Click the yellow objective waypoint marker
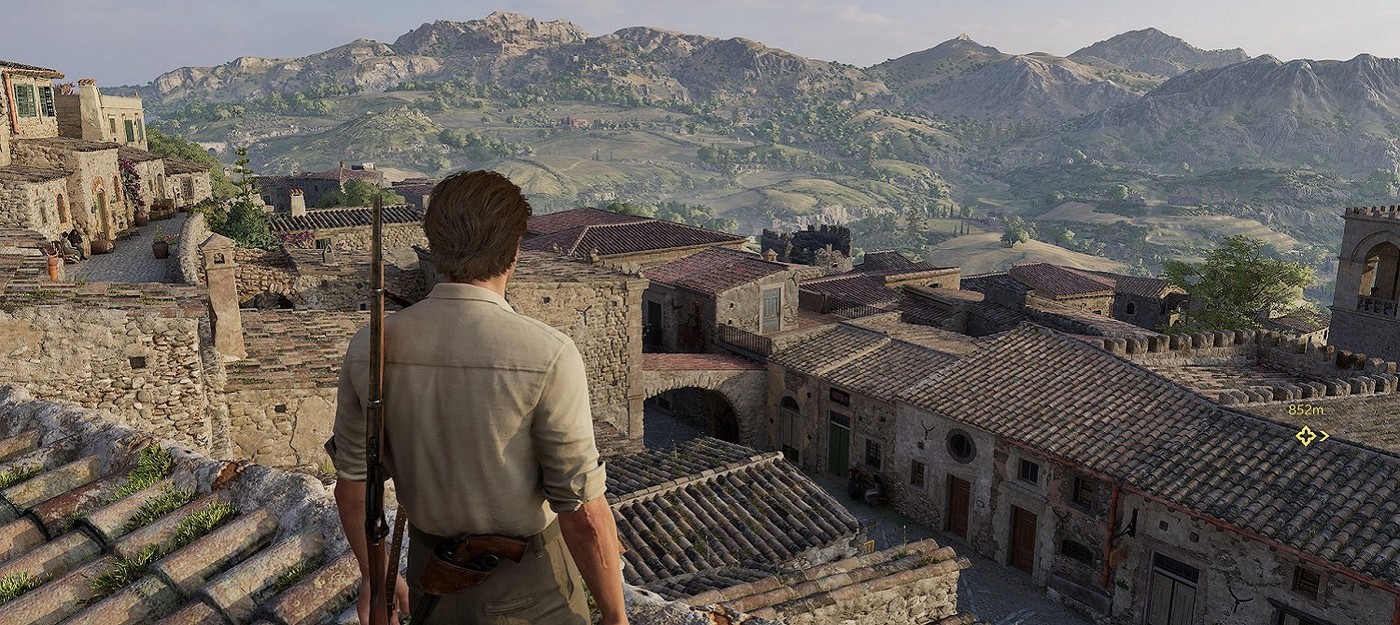Screen dimensions: 1400x625 point(1306,435)
